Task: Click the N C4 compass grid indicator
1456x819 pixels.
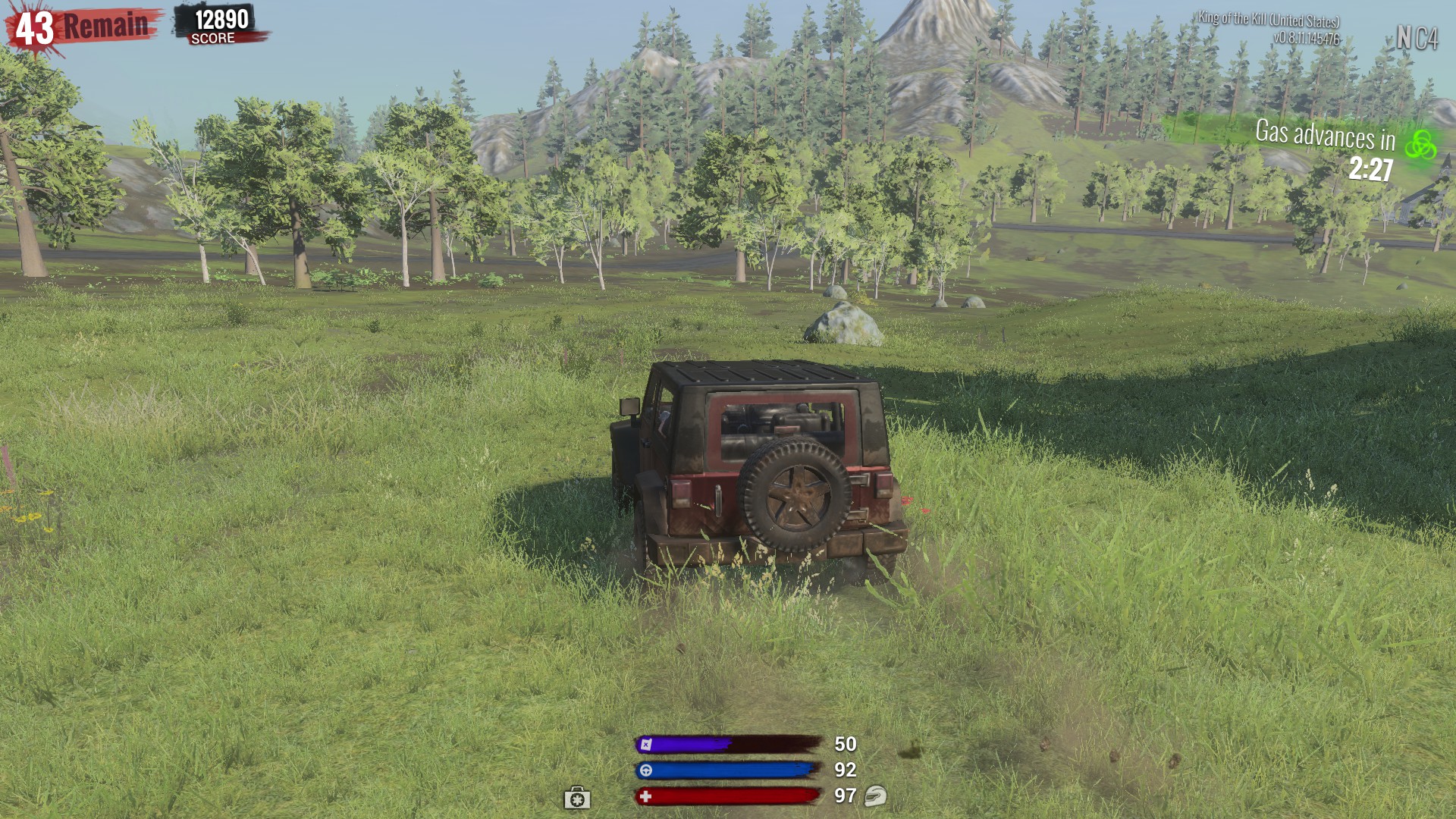Action: 1417,38
